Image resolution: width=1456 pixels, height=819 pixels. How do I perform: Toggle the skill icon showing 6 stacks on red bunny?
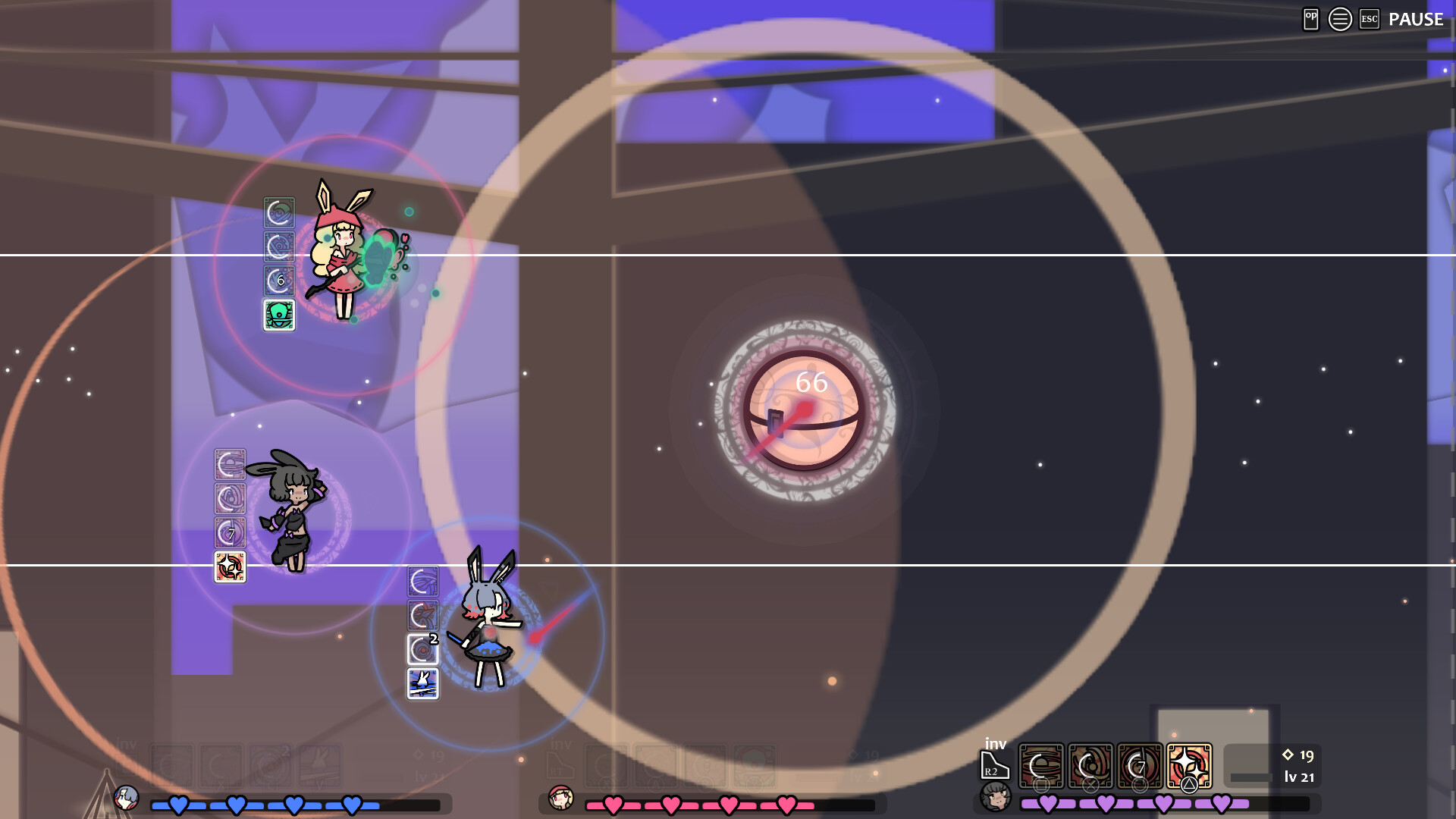(x=279, y=279)
